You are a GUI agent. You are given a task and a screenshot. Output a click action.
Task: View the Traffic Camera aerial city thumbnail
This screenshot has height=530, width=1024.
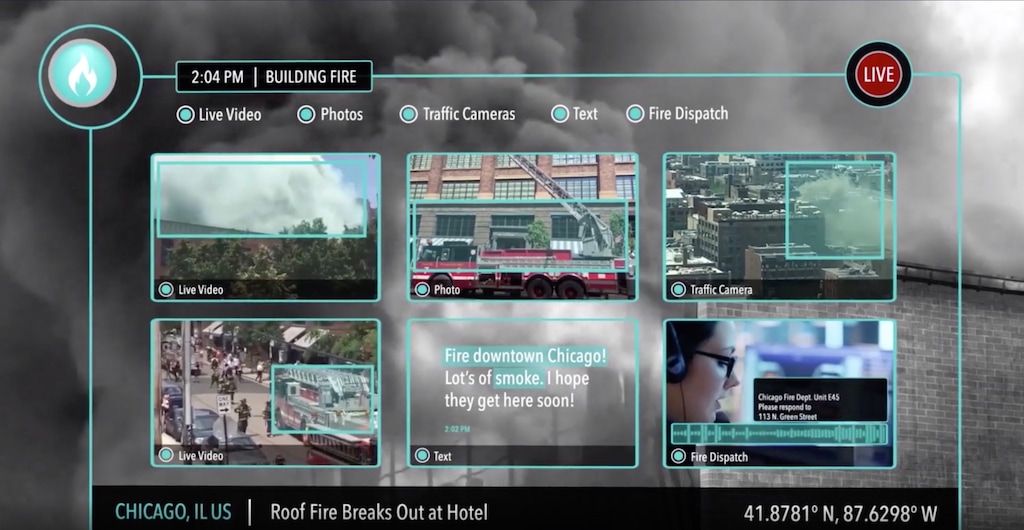pyautogui.click(x=778, y=226)
